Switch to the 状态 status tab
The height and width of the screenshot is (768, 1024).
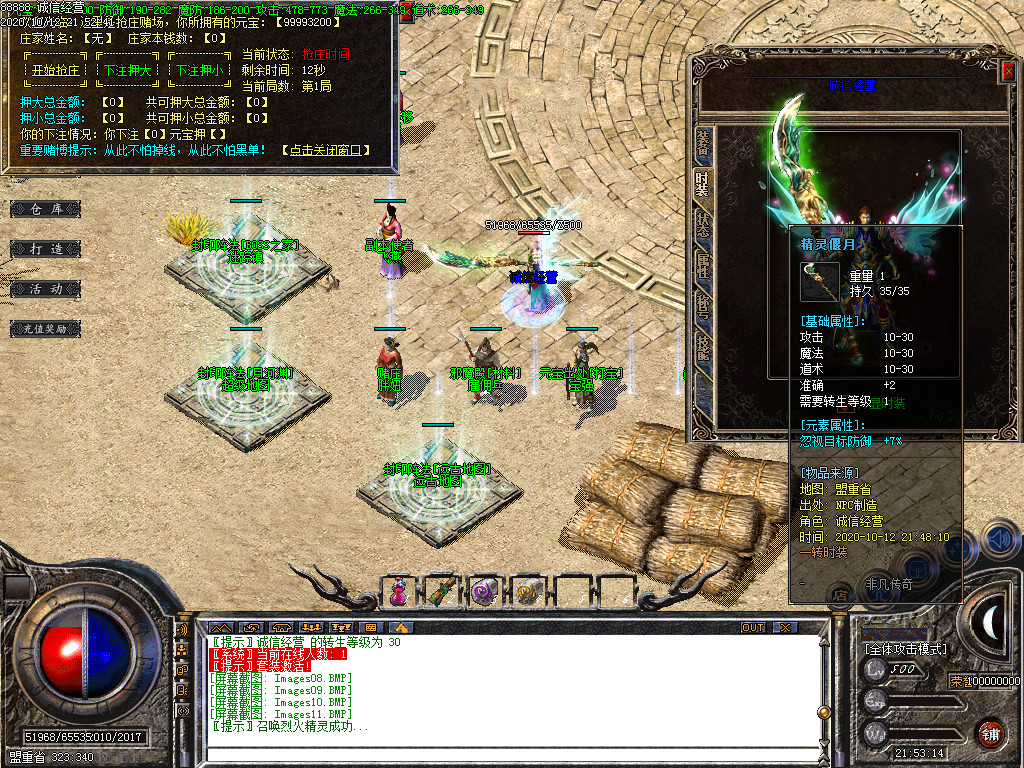pos(703,221)
